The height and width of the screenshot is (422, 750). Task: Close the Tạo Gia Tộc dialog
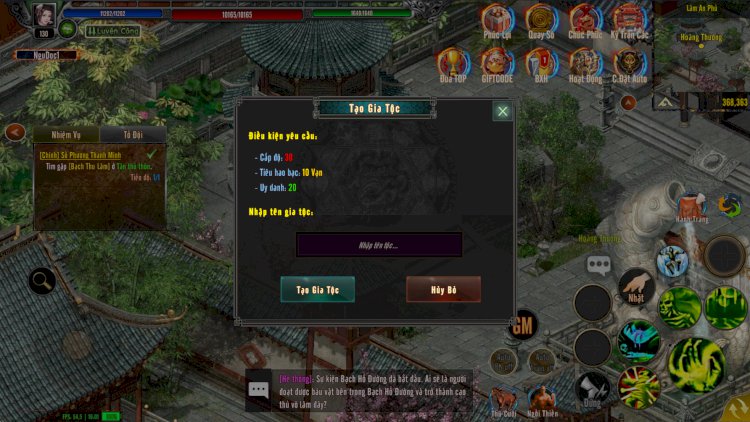click(x=502, y=111)
